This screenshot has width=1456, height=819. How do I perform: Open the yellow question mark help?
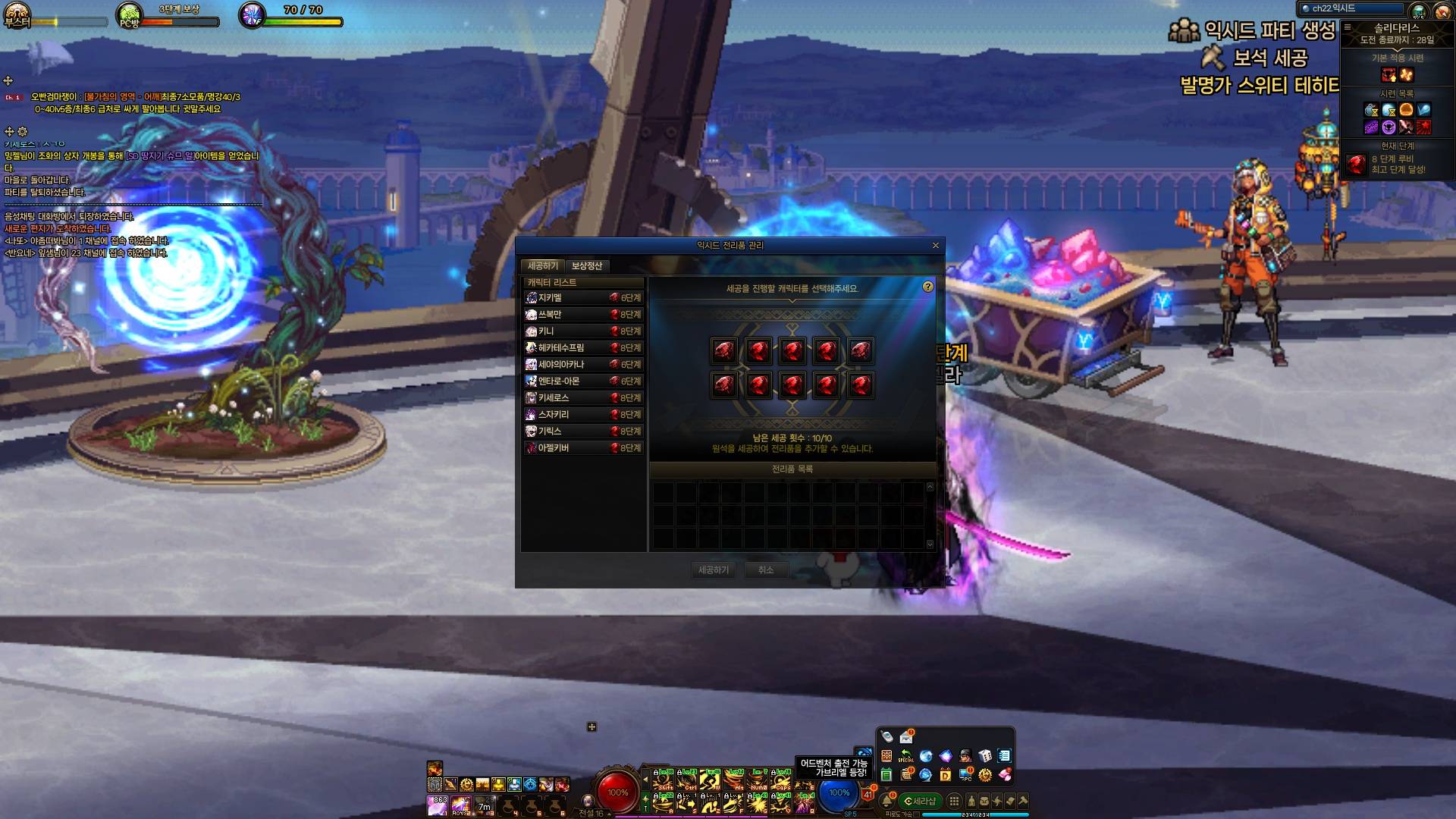point(928,287)
